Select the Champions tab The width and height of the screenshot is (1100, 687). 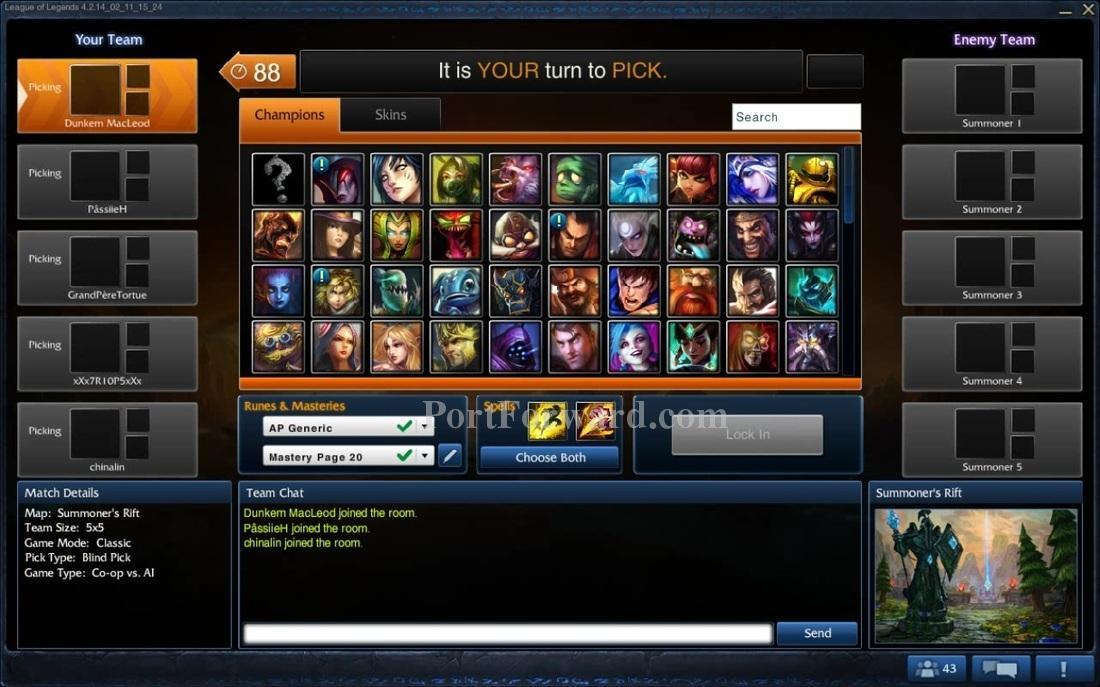click(x=289, y=115)
